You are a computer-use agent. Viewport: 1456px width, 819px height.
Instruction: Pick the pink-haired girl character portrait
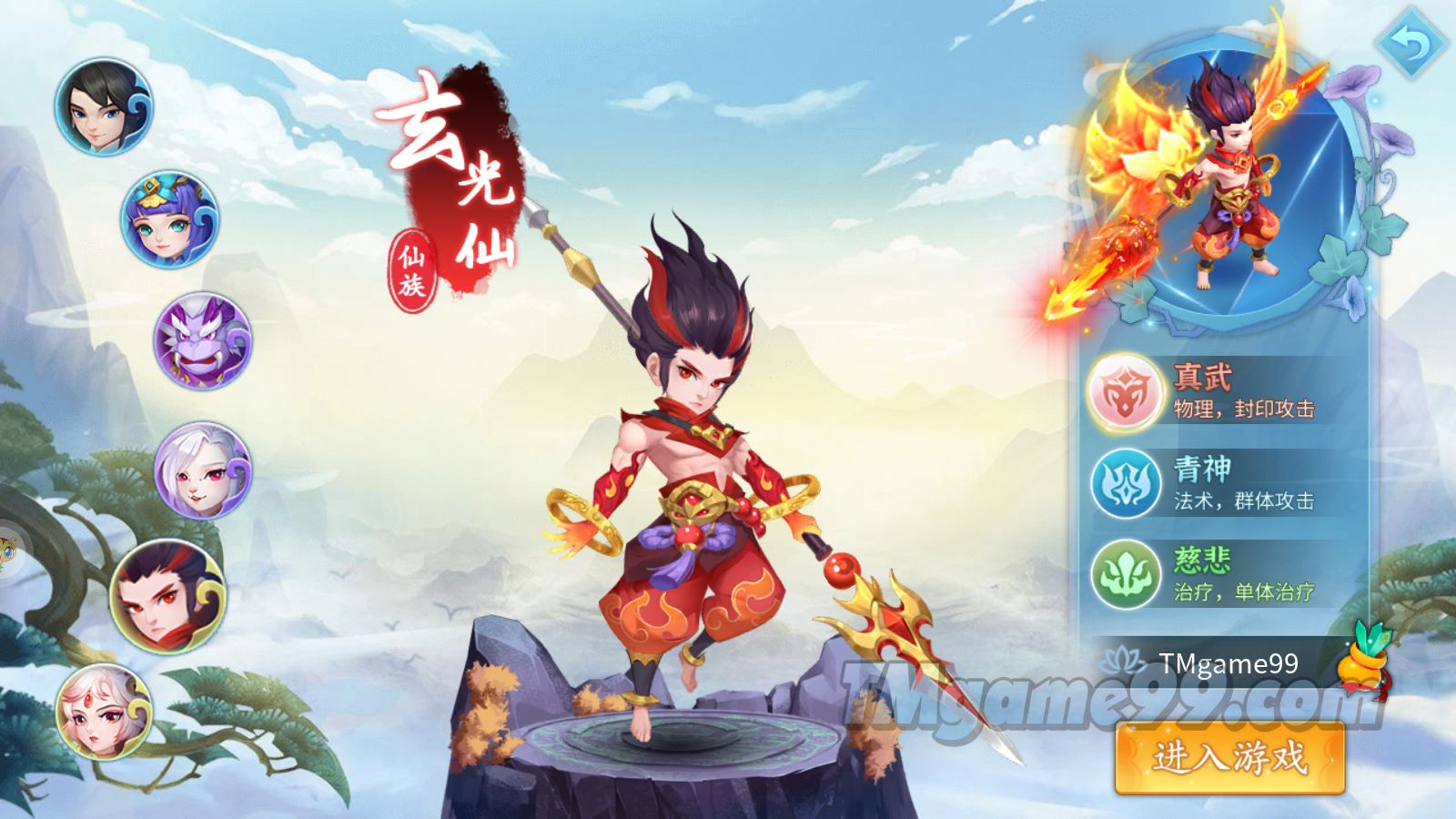pos(103,713)
